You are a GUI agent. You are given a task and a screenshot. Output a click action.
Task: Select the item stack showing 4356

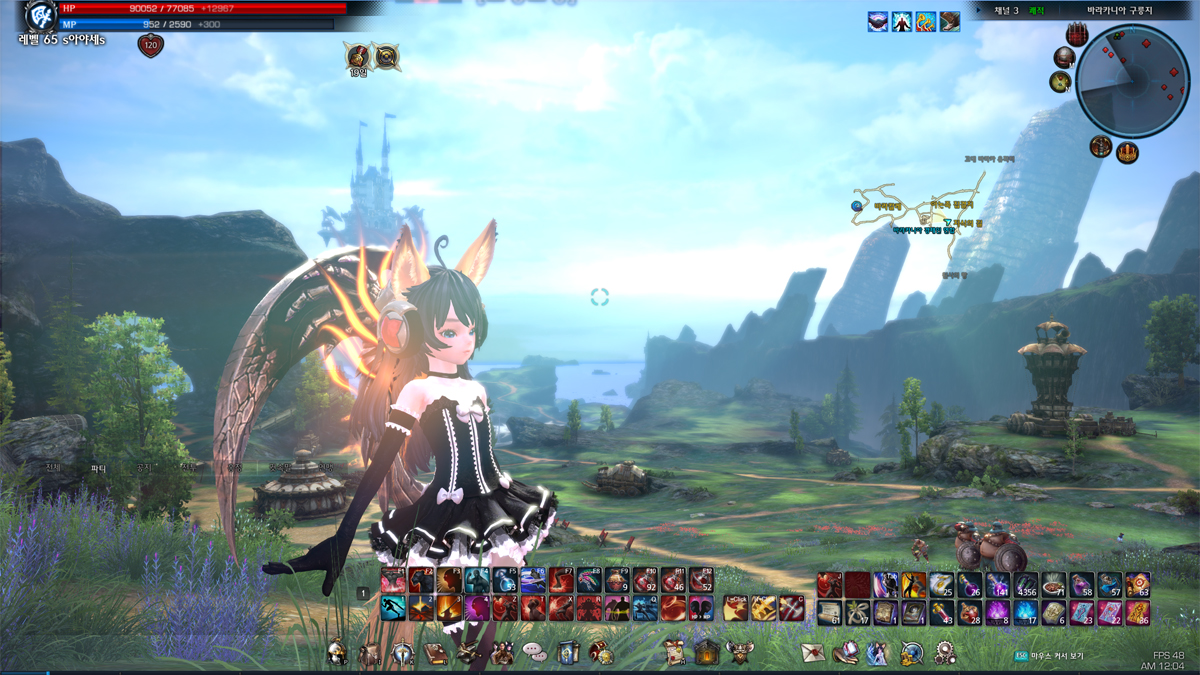tap(1026, 585)
